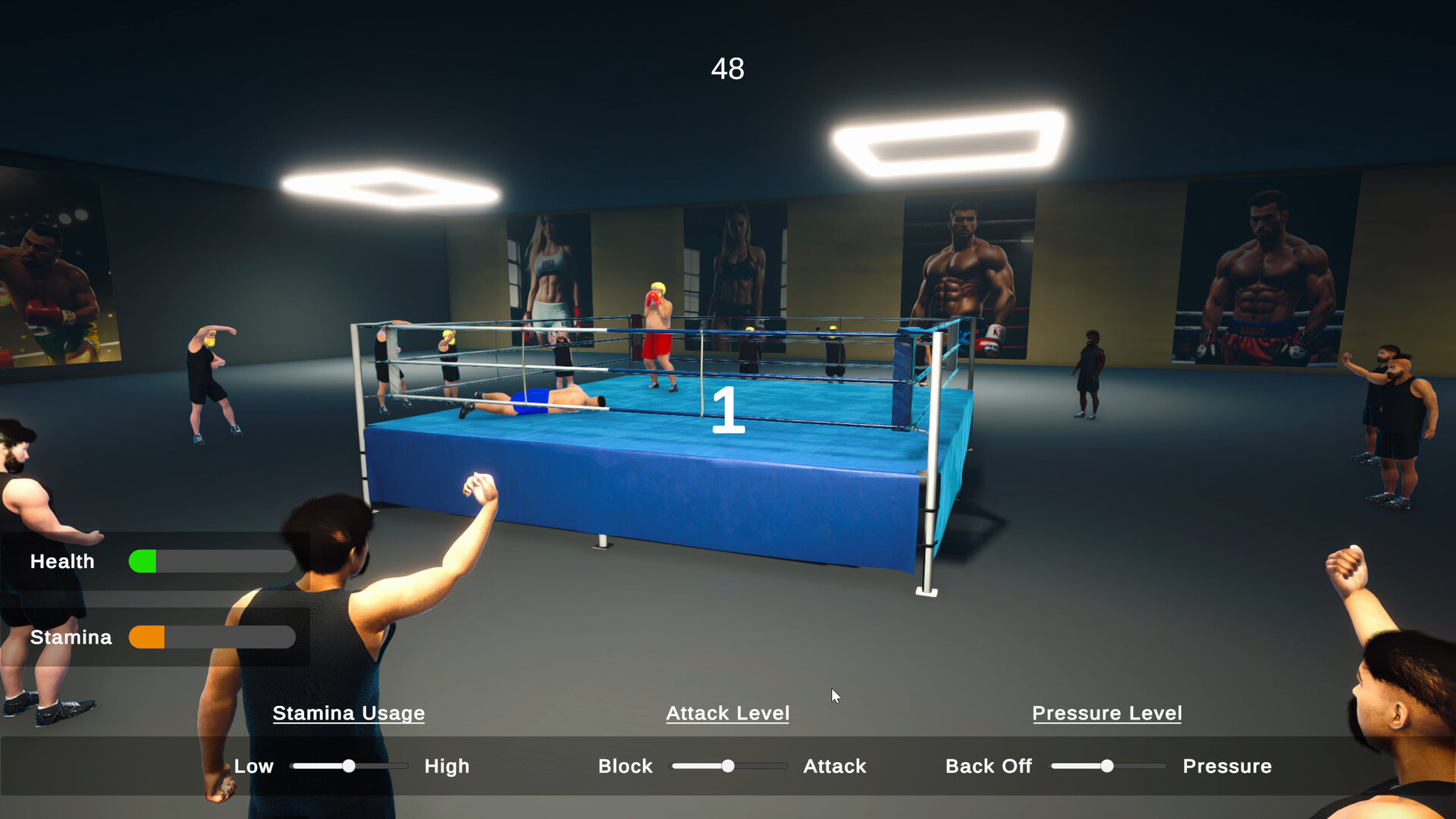This screenshot has height=819, width=1456.
Task: Open the Pressure Level heading
Action: 1106,713
